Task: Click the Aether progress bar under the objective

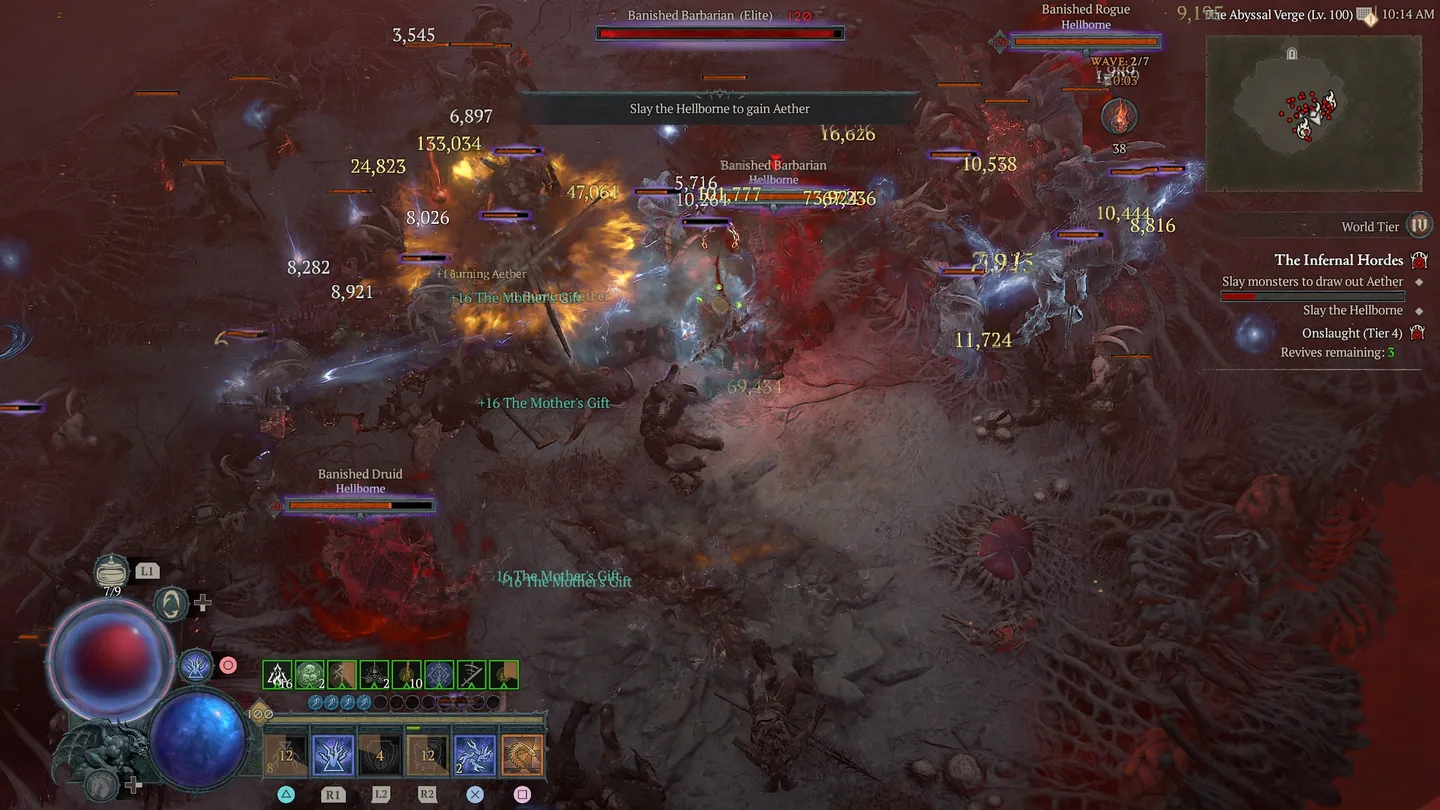Action: click(x=1312, y=295)
